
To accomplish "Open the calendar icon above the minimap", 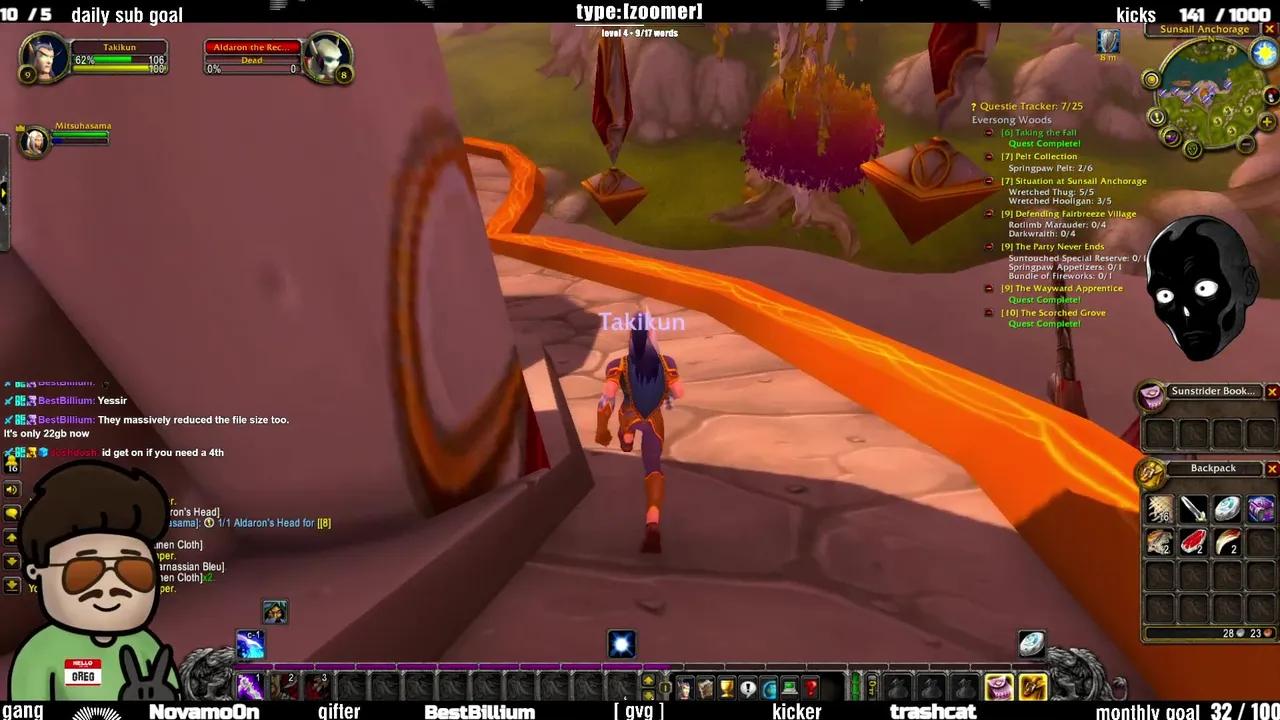I will [1265, 52].
